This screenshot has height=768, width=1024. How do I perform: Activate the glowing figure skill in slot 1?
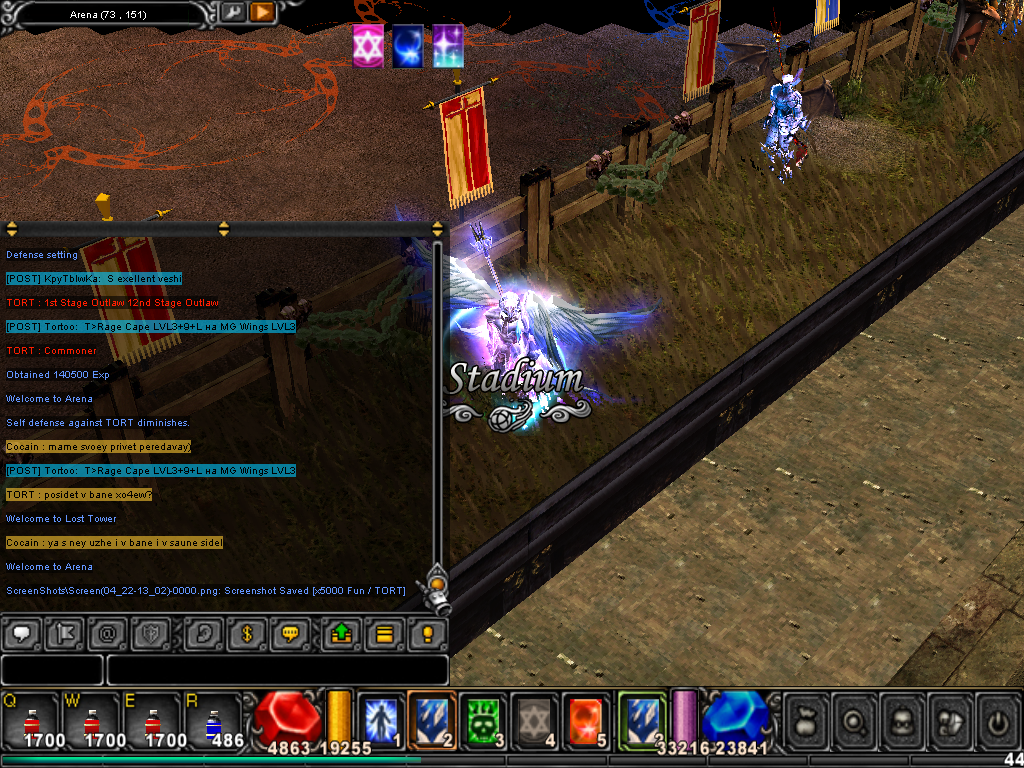pyautogui.click(x=380, y=719)
